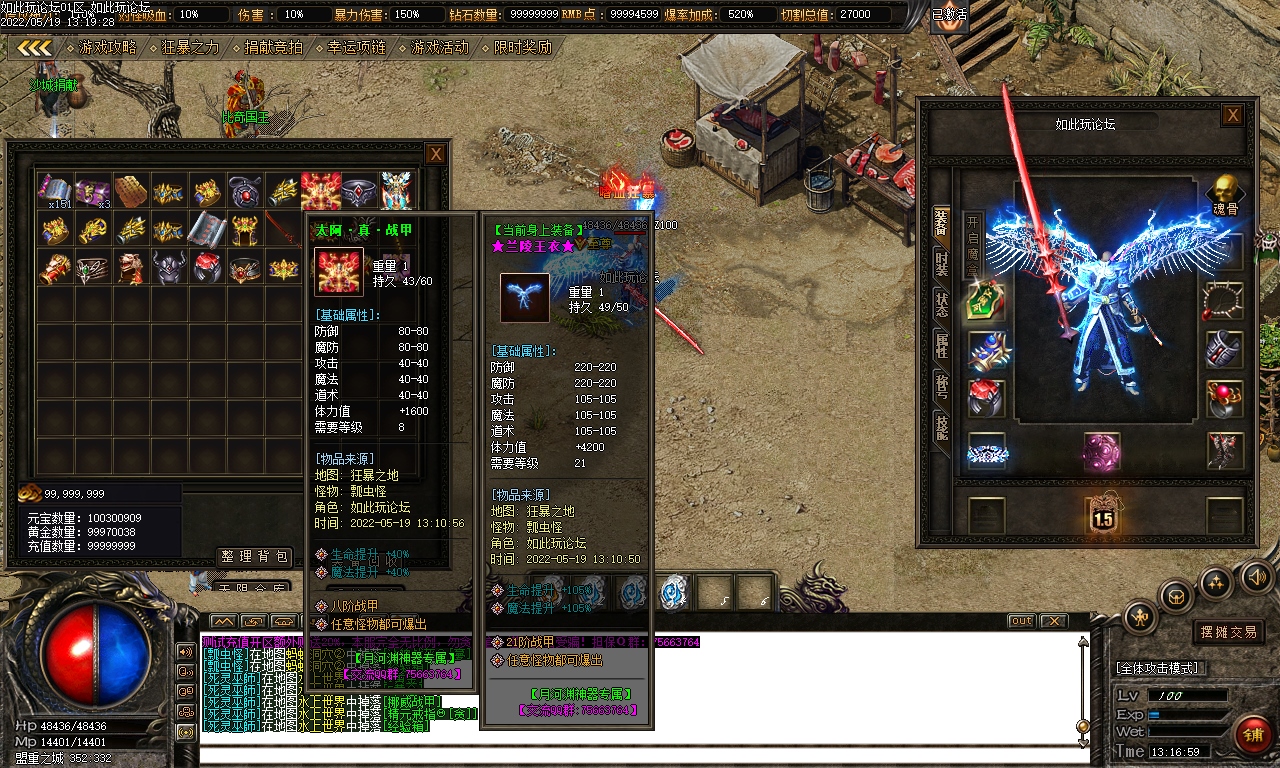Screen dimensions: 1280x768
Task: Toggle sound with the speaker icon
Action: click(1255, 577)
